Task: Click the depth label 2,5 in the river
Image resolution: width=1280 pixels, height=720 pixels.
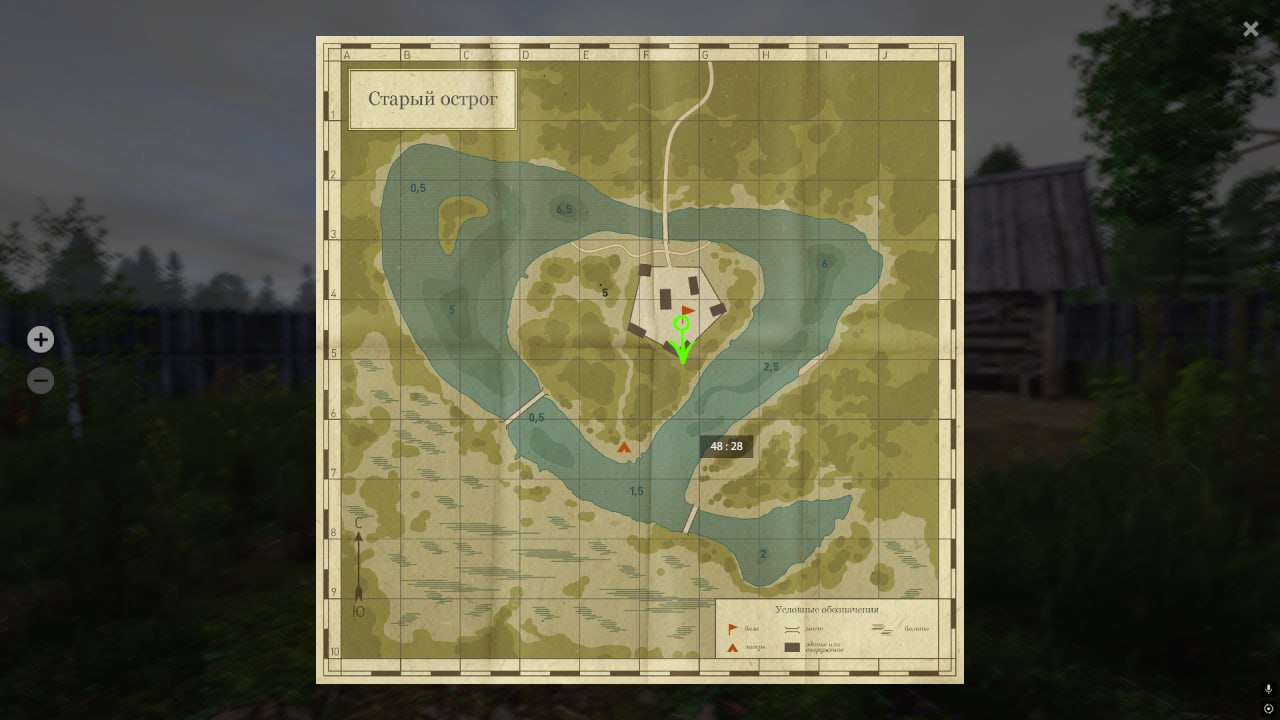Action: [770, 366]
